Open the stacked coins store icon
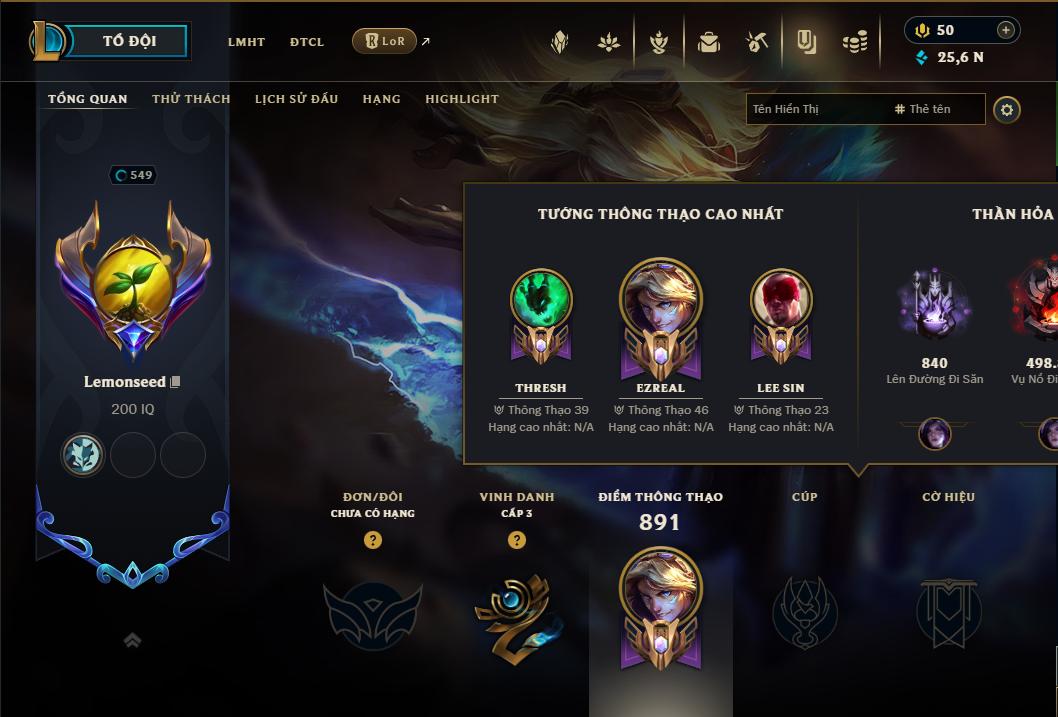Screen dimensions: 1058x717 tap(854, 42)
